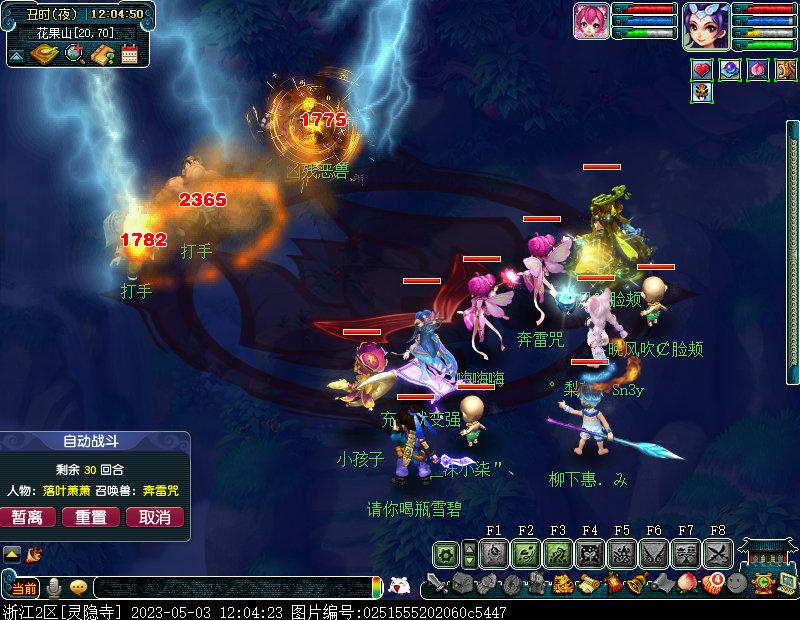Click the 暂离 button in auto-battle panel

coord(28,517)
